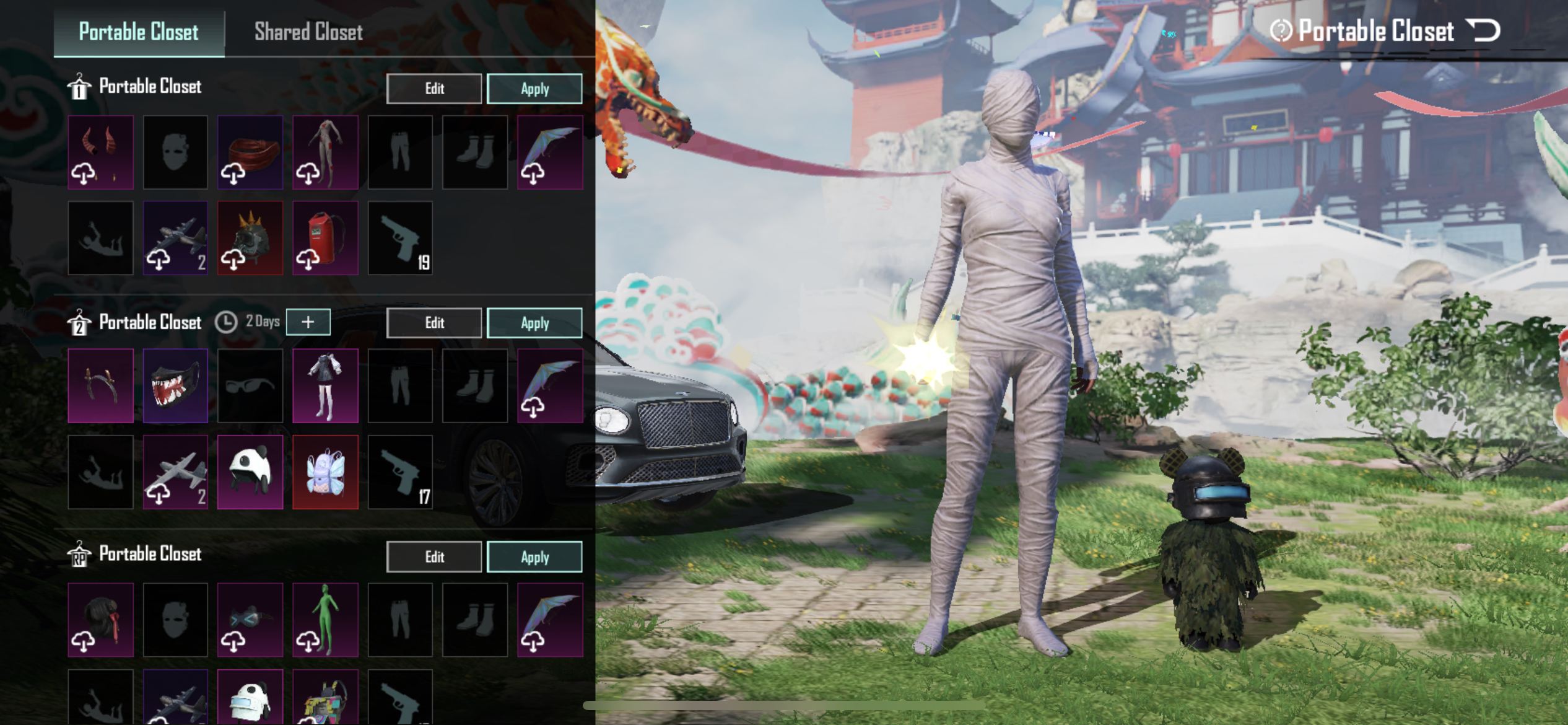Apply the second Portable Closet outfit
The height and width of the screenshot is (725, 1568).
coord(534,323)
